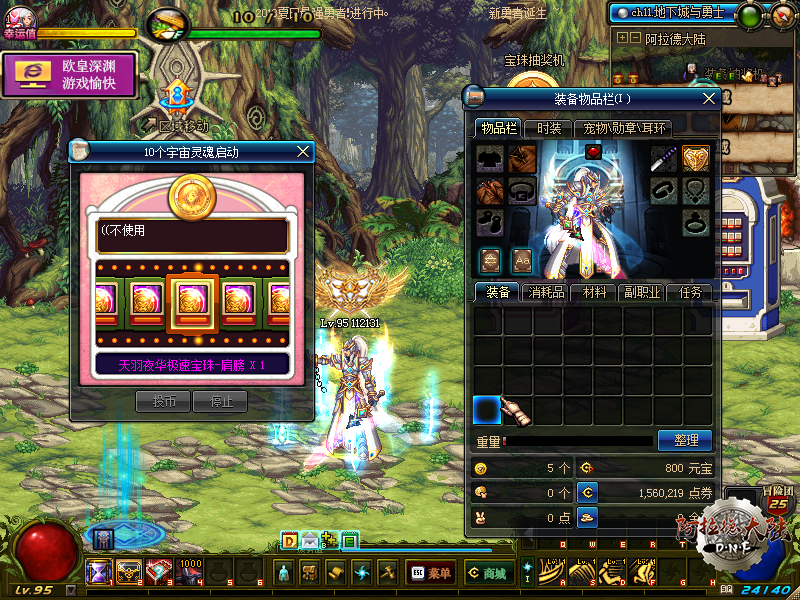Select the 物品栏 tab
This screenshot has width=800, height=600.
tap(498, 128)
